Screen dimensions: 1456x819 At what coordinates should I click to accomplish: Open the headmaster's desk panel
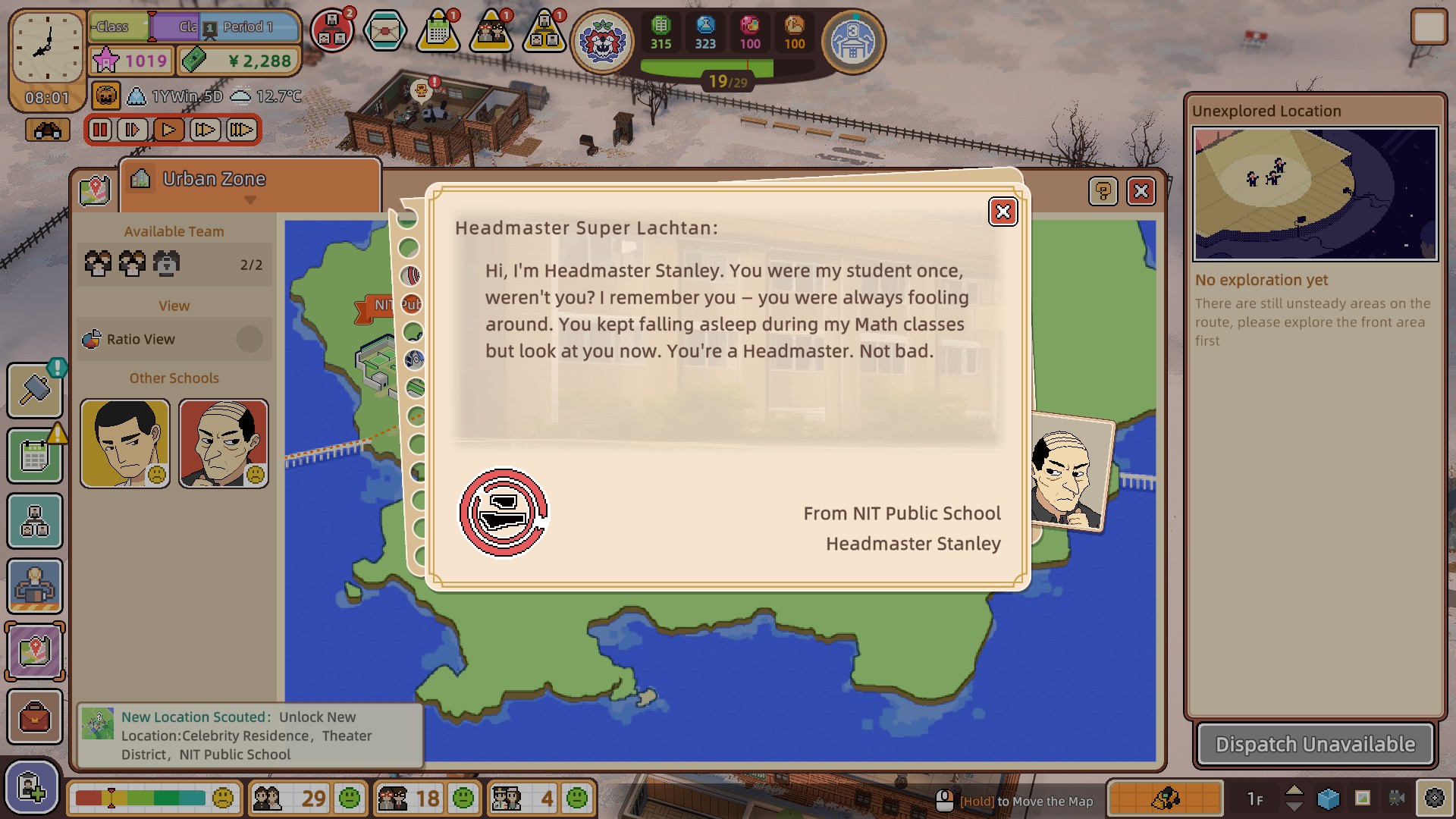[x=34, y=586]
